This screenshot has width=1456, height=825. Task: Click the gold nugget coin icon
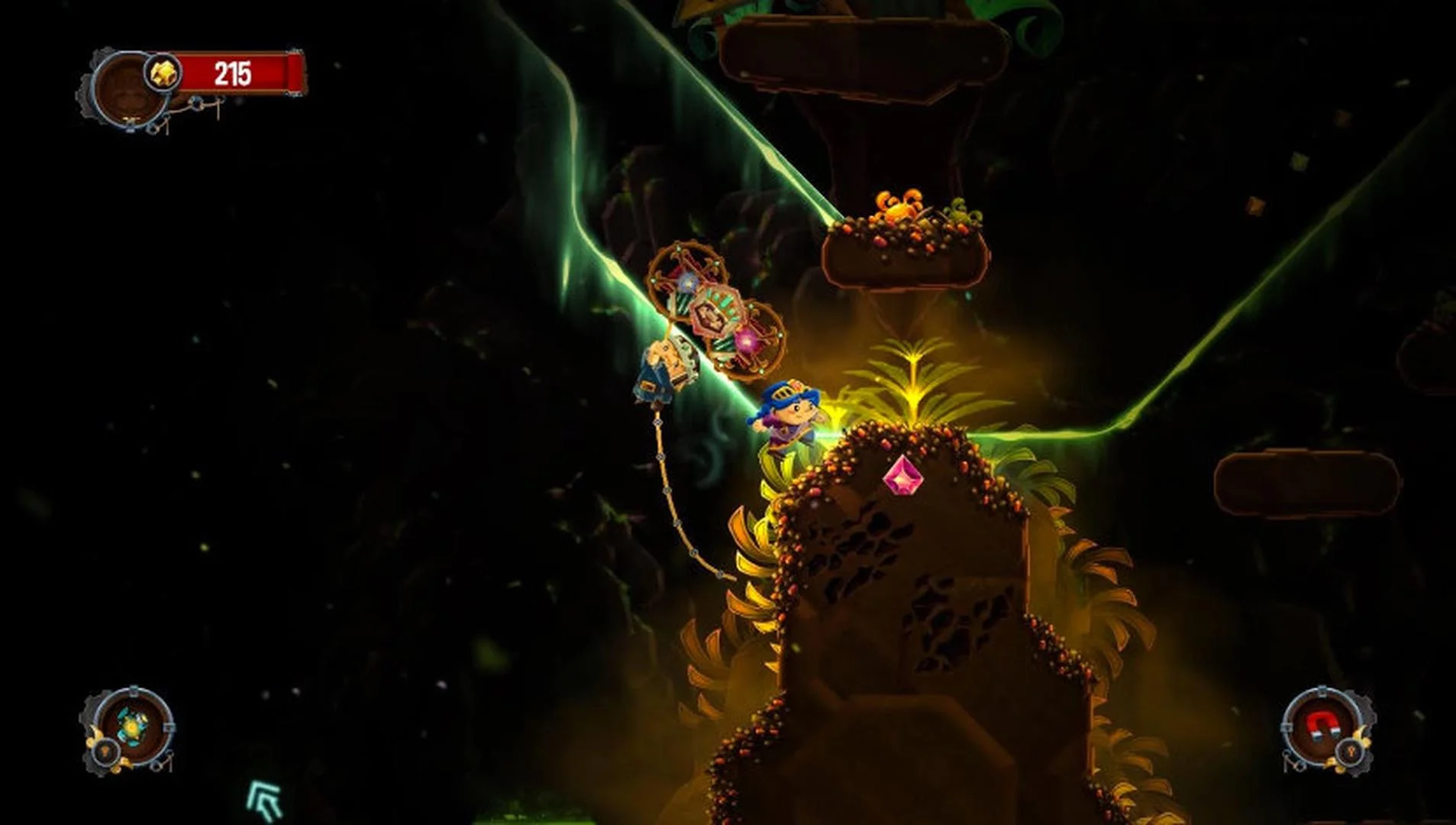(x=163, y=72)
